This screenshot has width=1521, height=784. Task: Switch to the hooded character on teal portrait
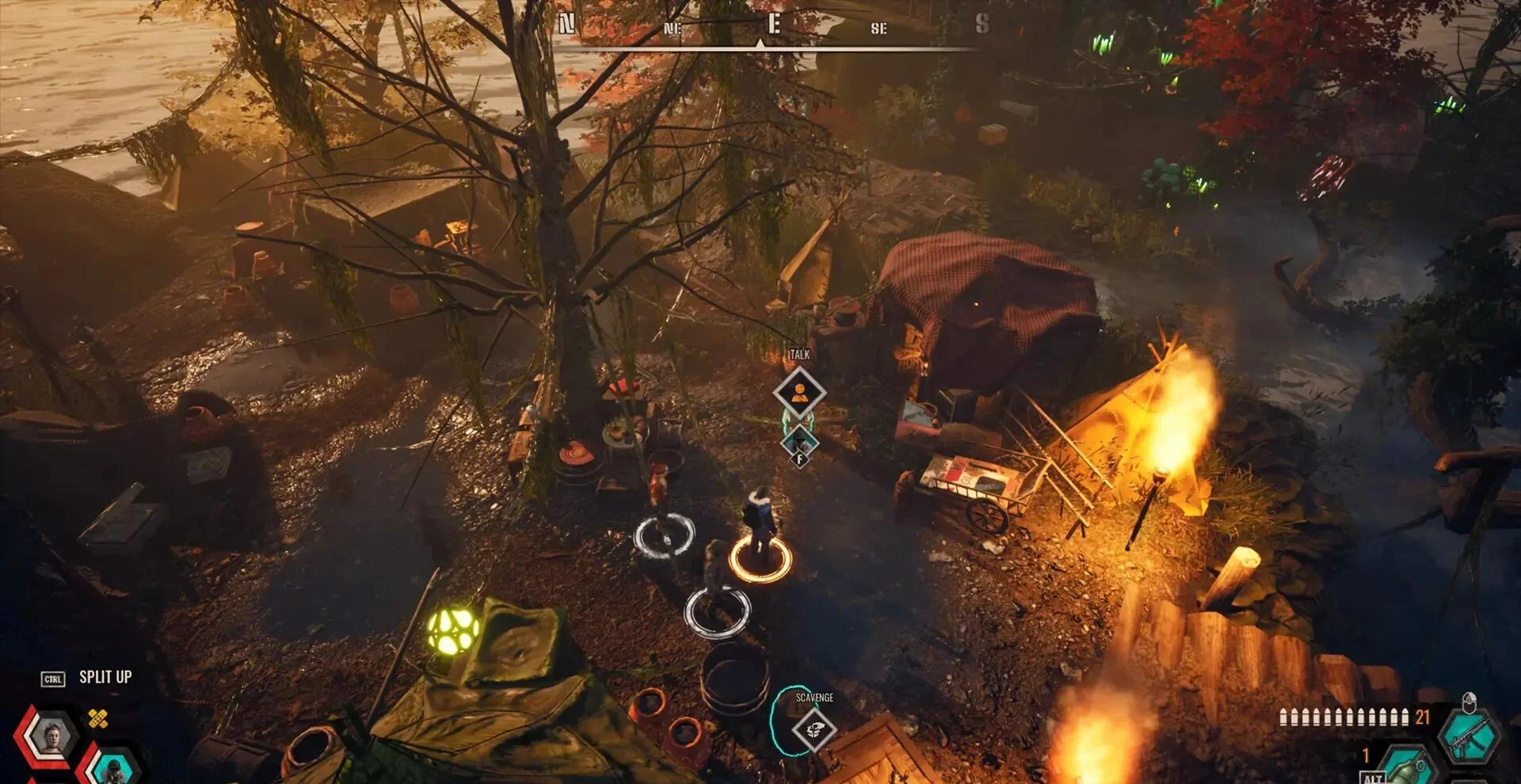click(x=114, y=767)
